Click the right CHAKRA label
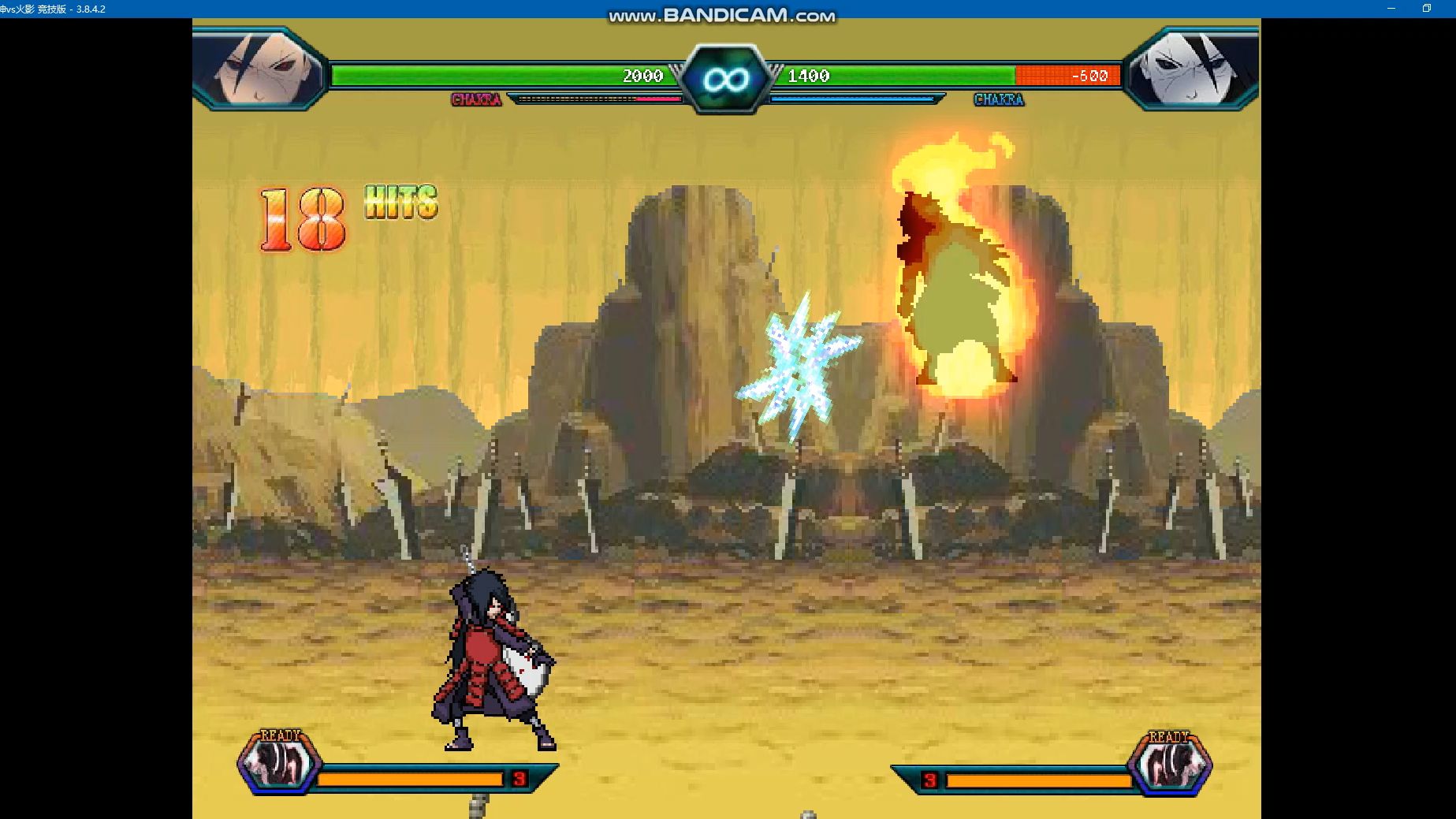This screenshot has width=1456, height=819. [x=998, y=100]
